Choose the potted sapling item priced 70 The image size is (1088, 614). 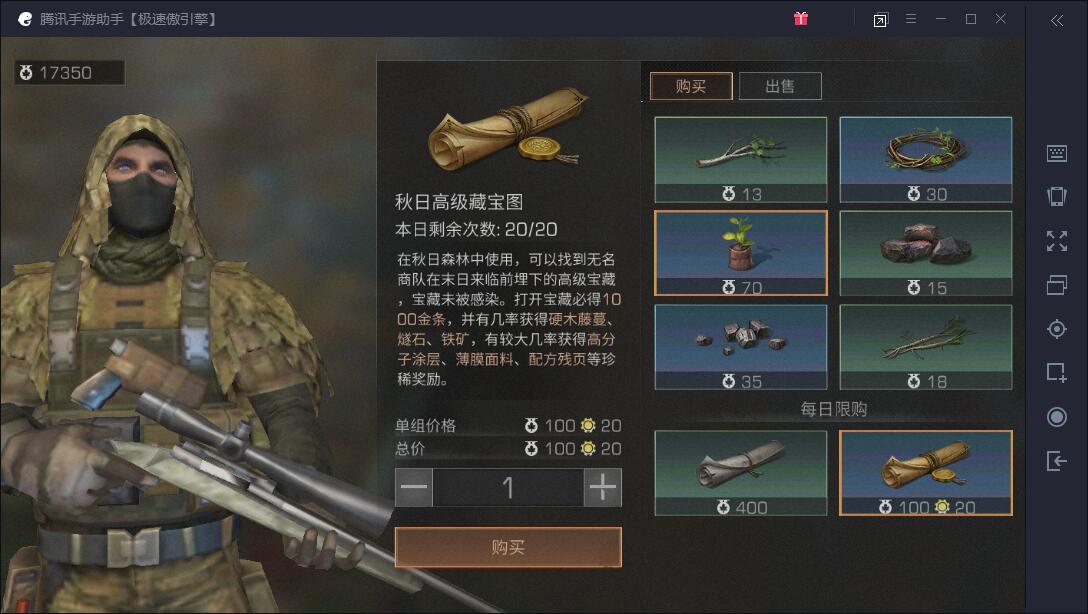741,253
